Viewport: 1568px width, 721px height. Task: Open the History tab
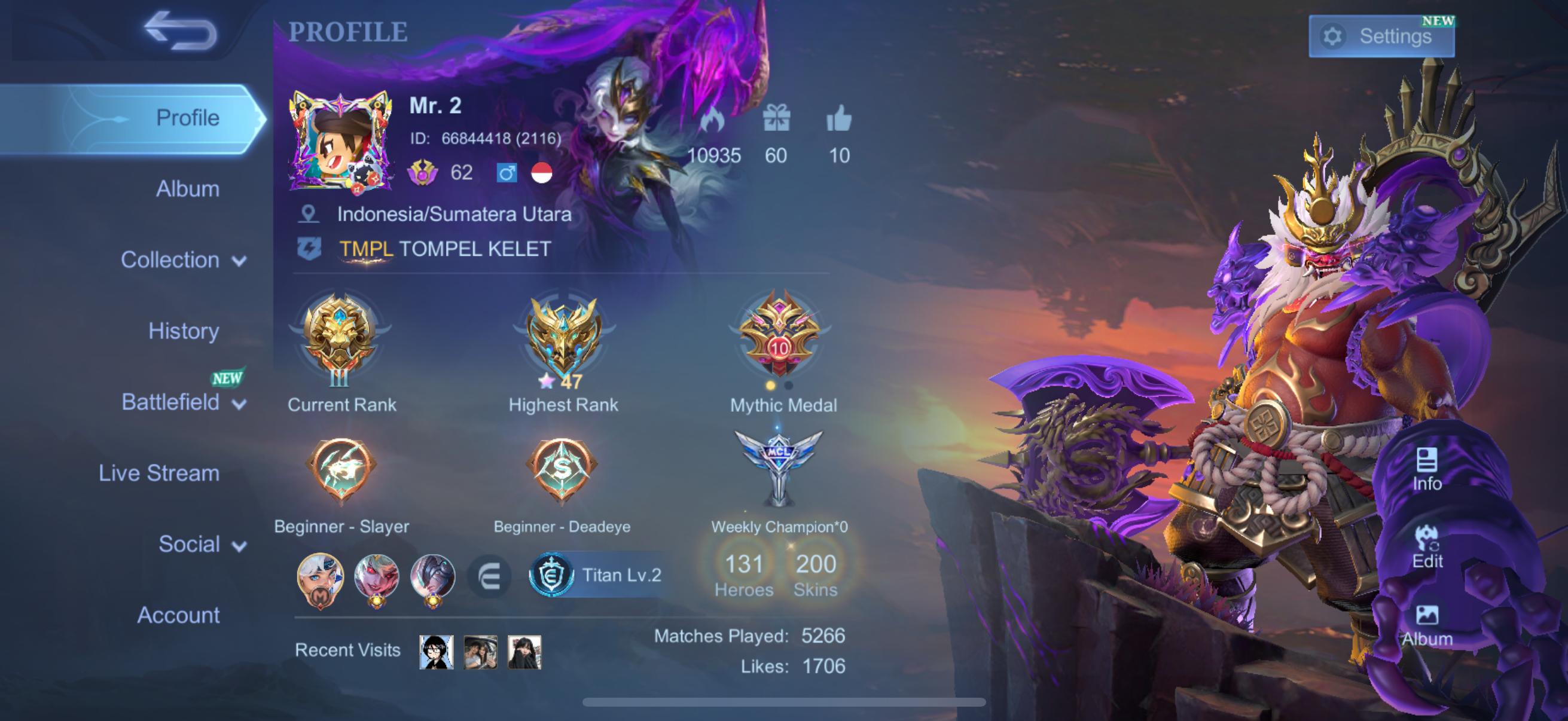coord(183,331)
